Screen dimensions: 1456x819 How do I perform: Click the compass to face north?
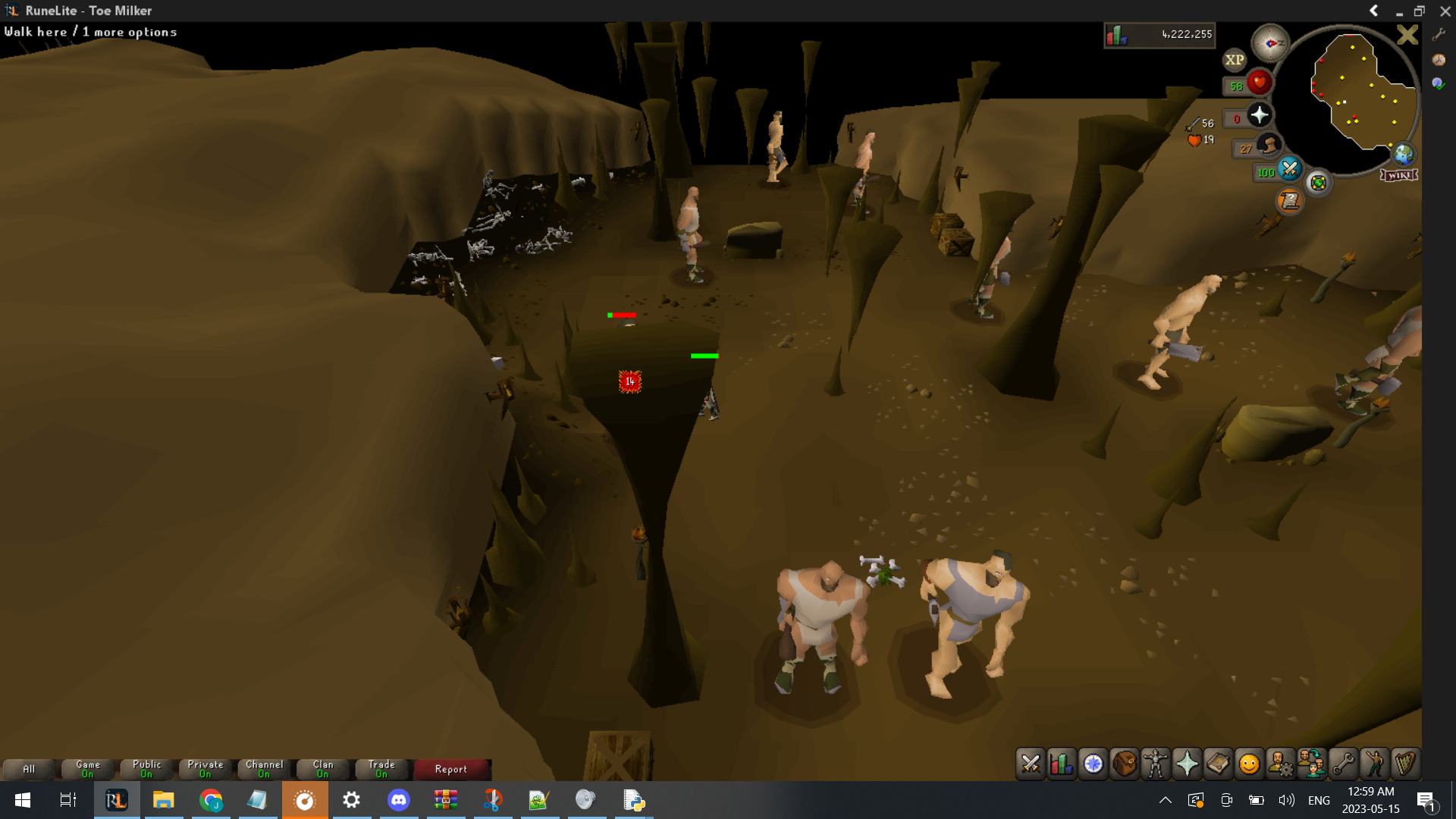click(1270, 43)
